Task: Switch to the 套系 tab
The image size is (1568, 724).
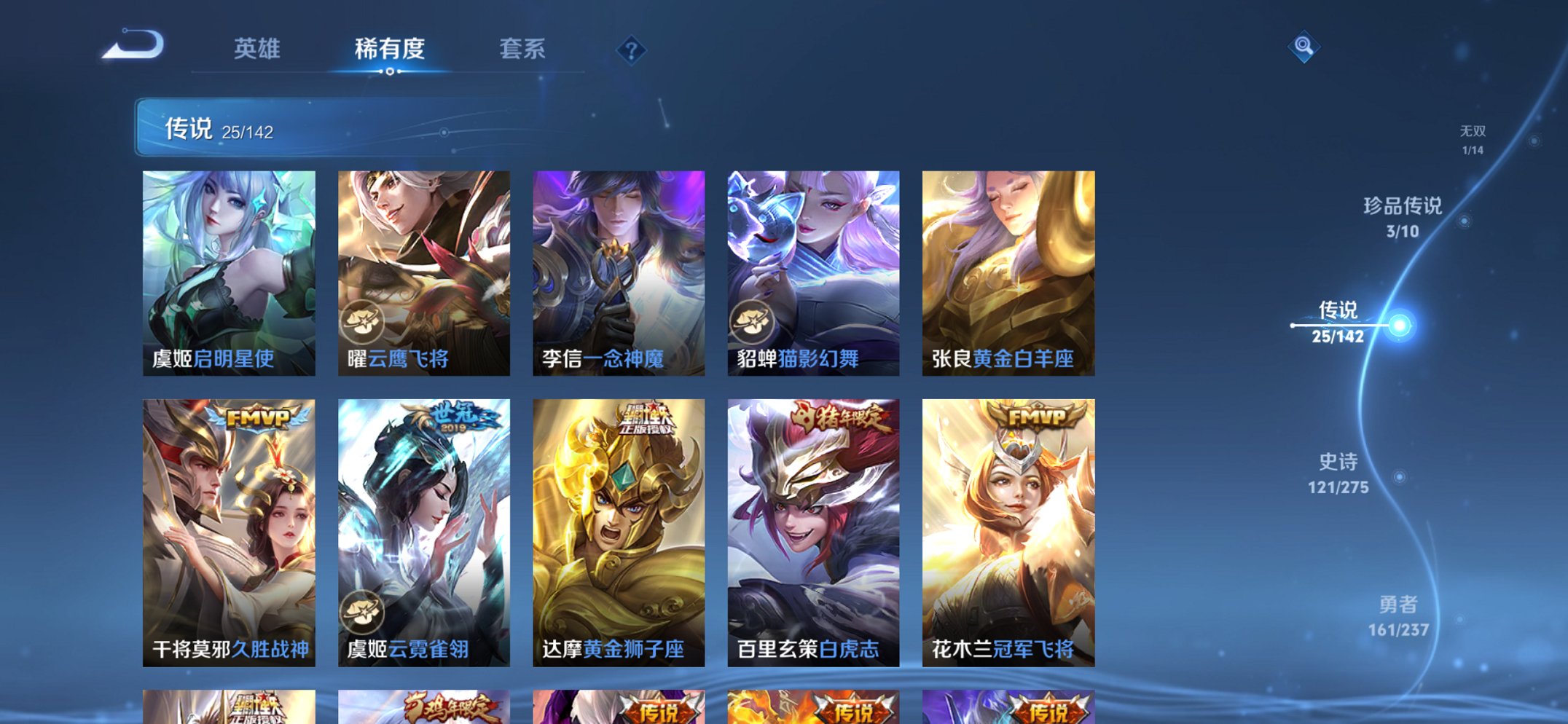Action: click(x=523, y=49)
